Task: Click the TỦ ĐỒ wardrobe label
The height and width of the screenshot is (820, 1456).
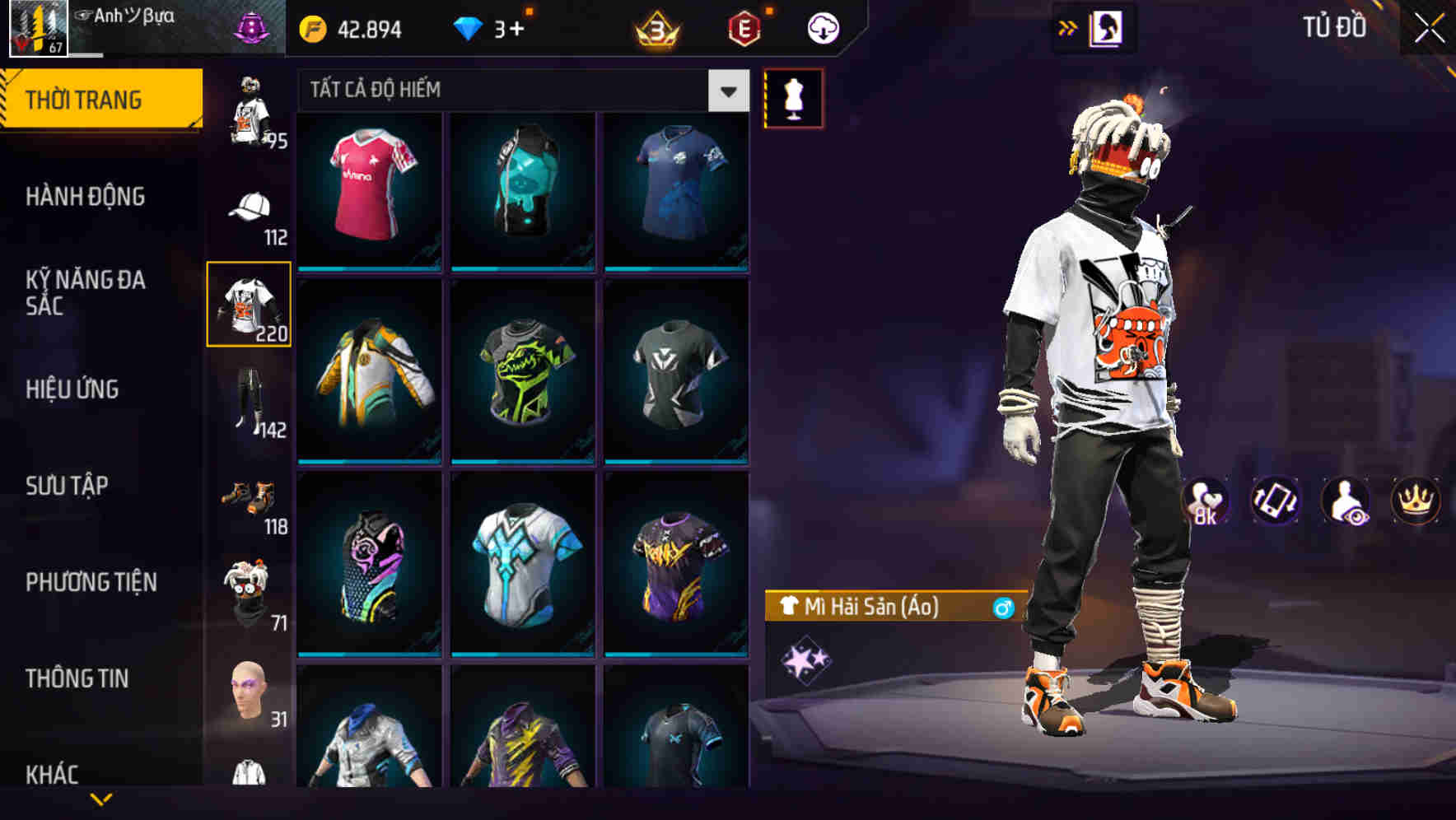Action: click(1336, 27)
